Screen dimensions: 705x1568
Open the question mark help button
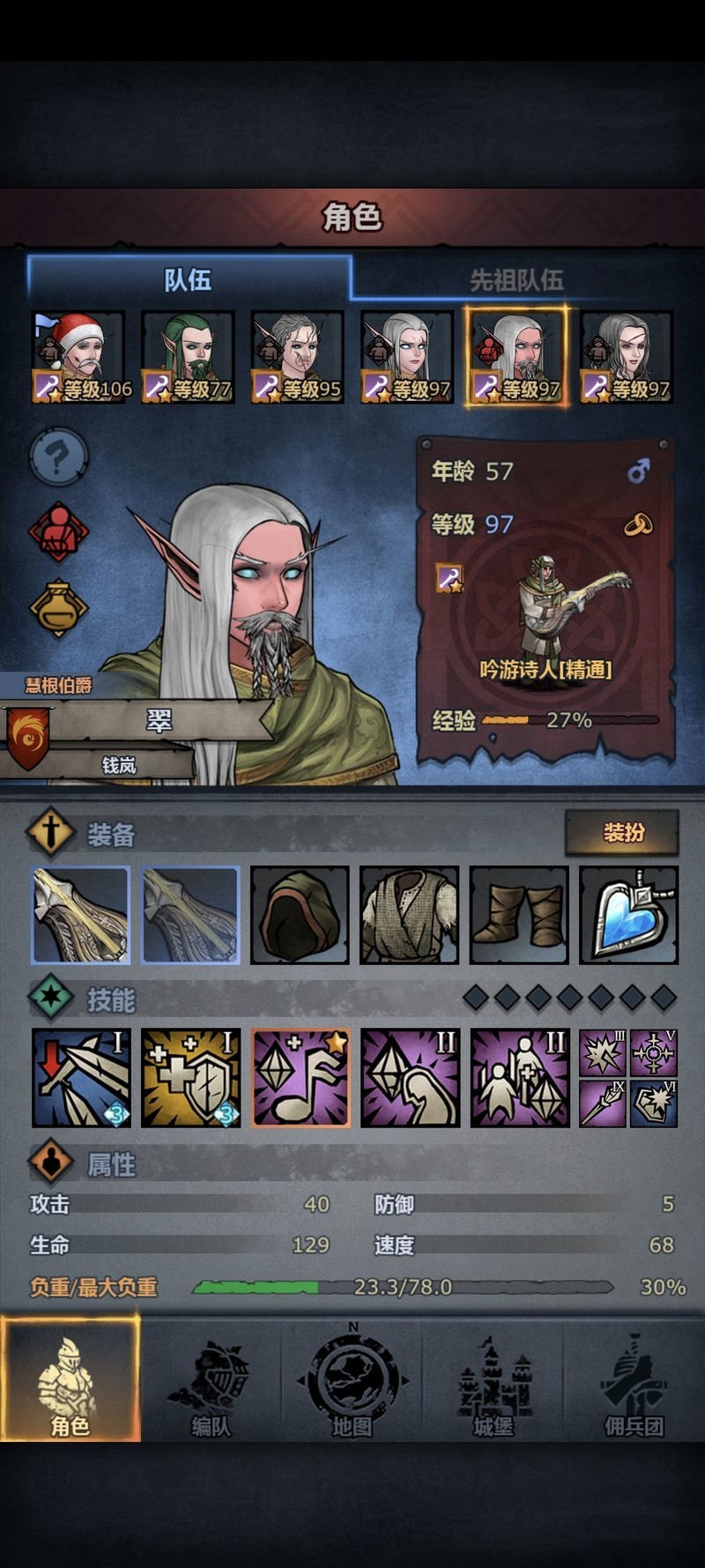[x=58, y=458]
